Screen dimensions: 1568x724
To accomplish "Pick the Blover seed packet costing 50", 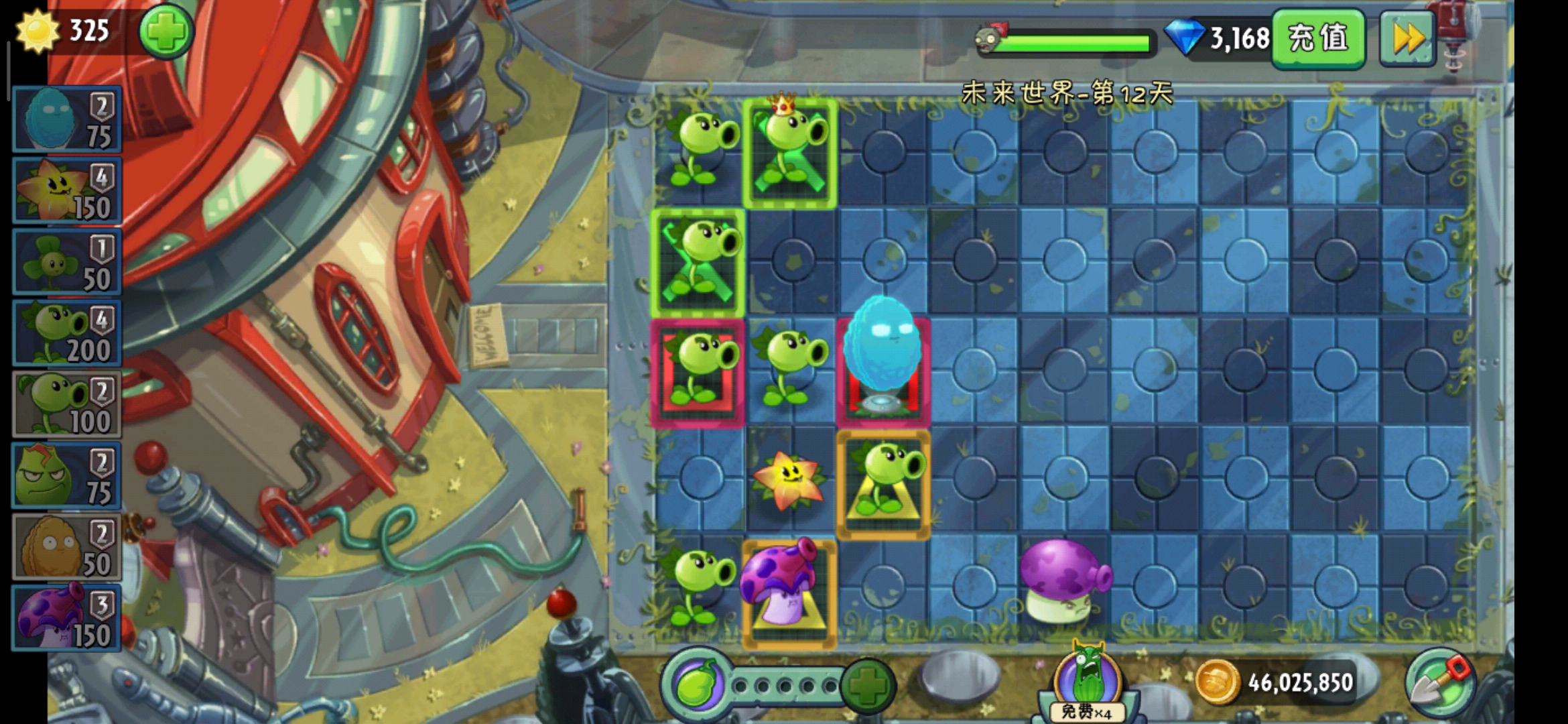I will coord(67,263).
